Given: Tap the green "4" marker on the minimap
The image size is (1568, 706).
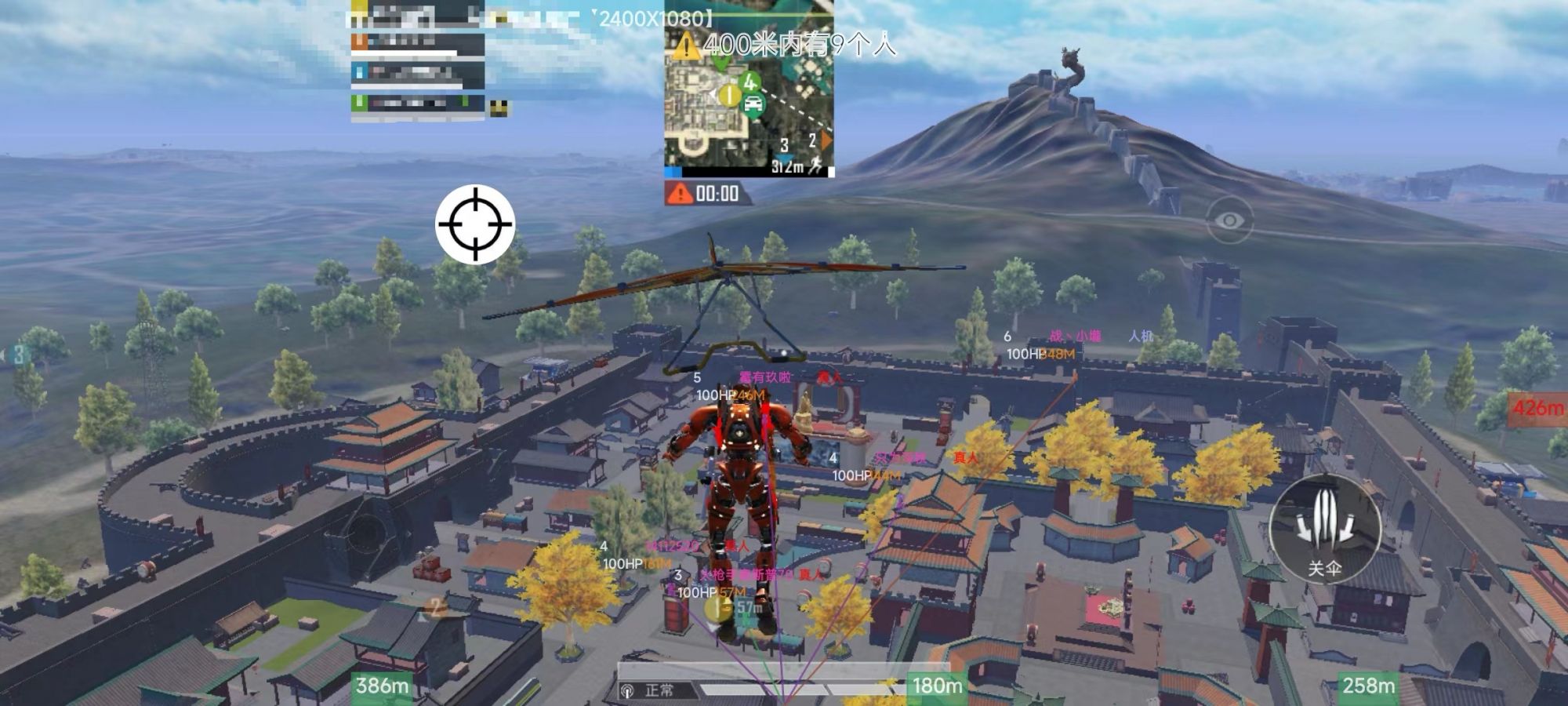Looking at the screenshot, I should click(750, 81).
